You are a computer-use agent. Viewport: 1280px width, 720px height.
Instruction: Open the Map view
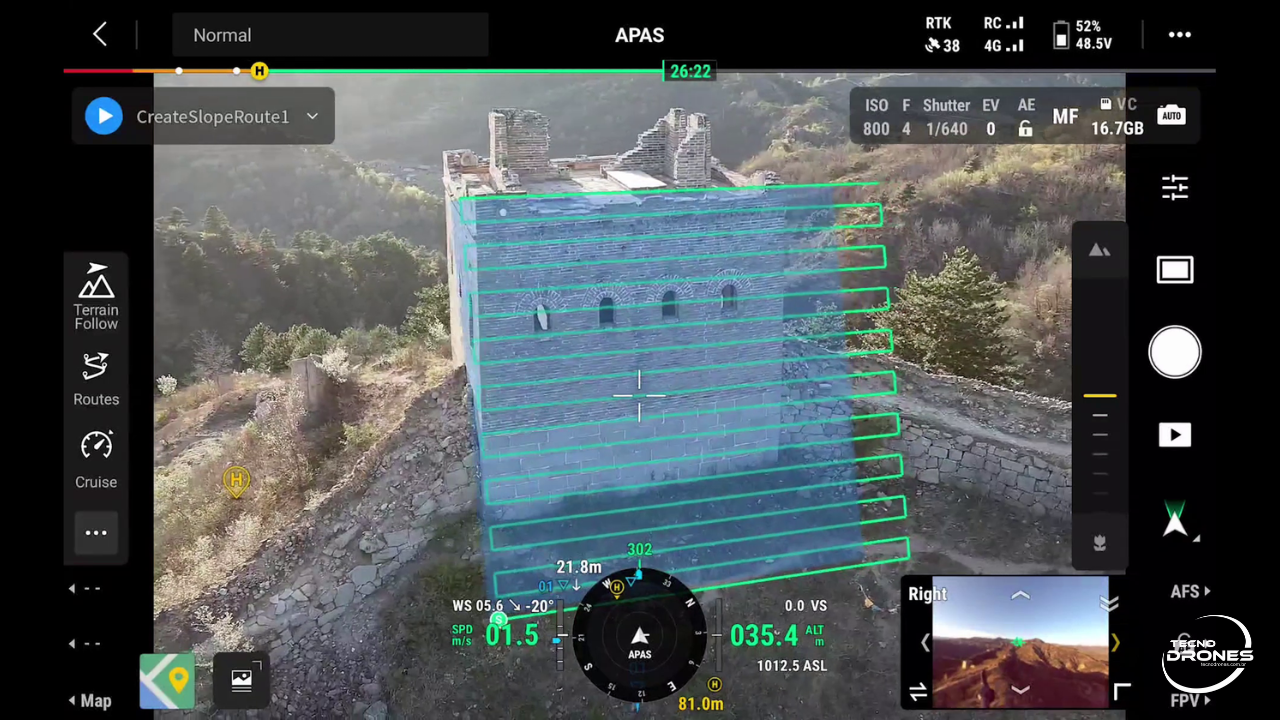tap(90, 701)
